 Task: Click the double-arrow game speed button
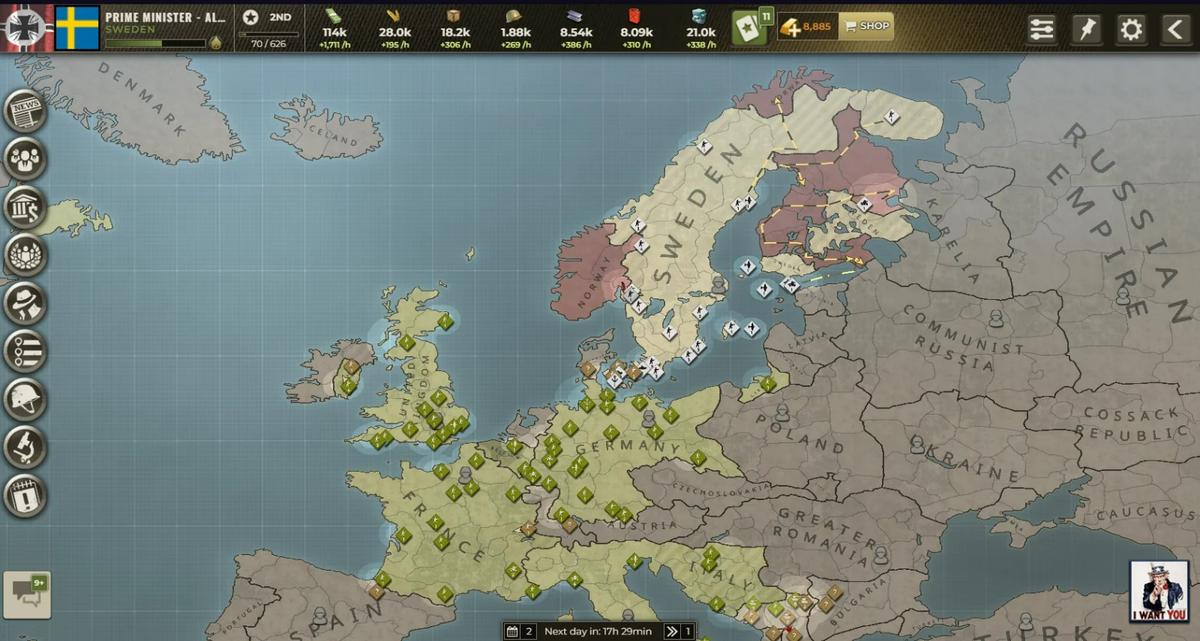click(x=673, y=632)
